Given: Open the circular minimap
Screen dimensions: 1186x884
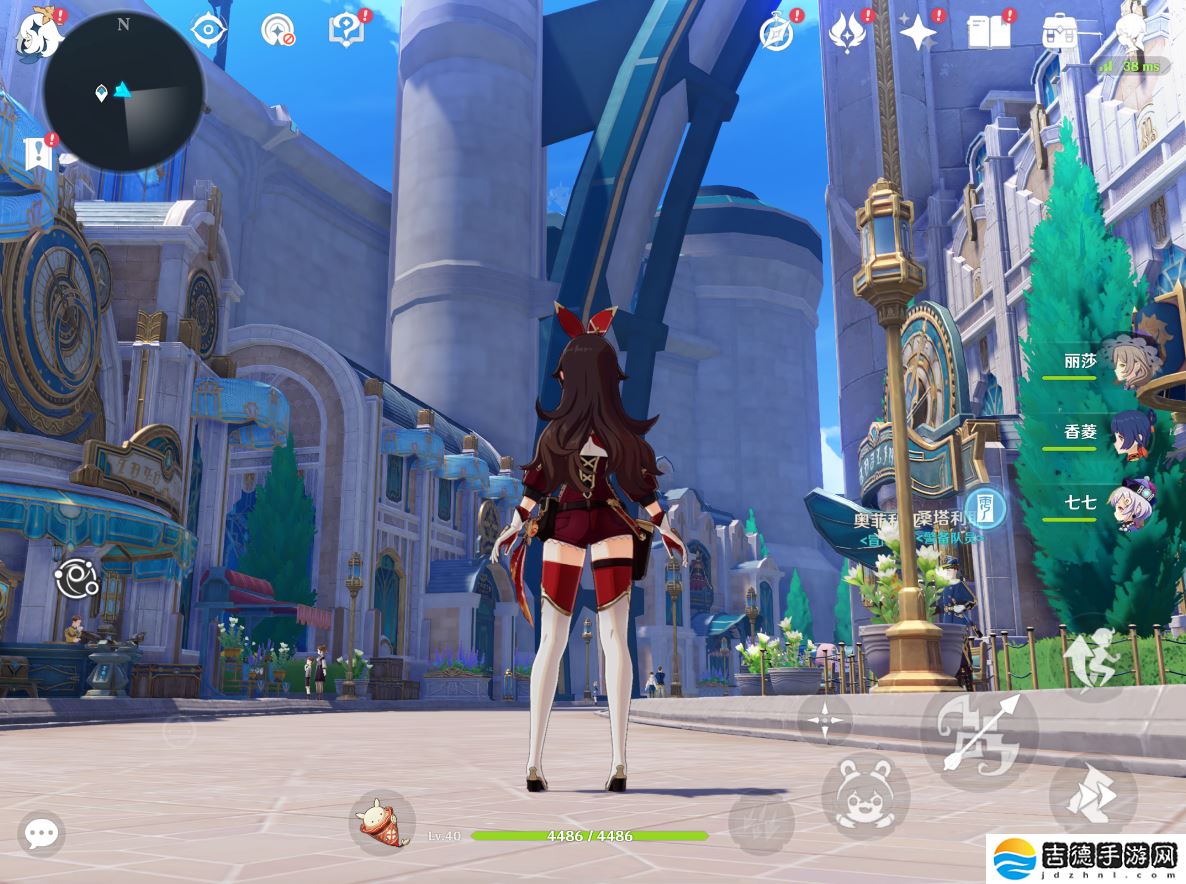Looking at the screenshot, I should click(123, 90).
